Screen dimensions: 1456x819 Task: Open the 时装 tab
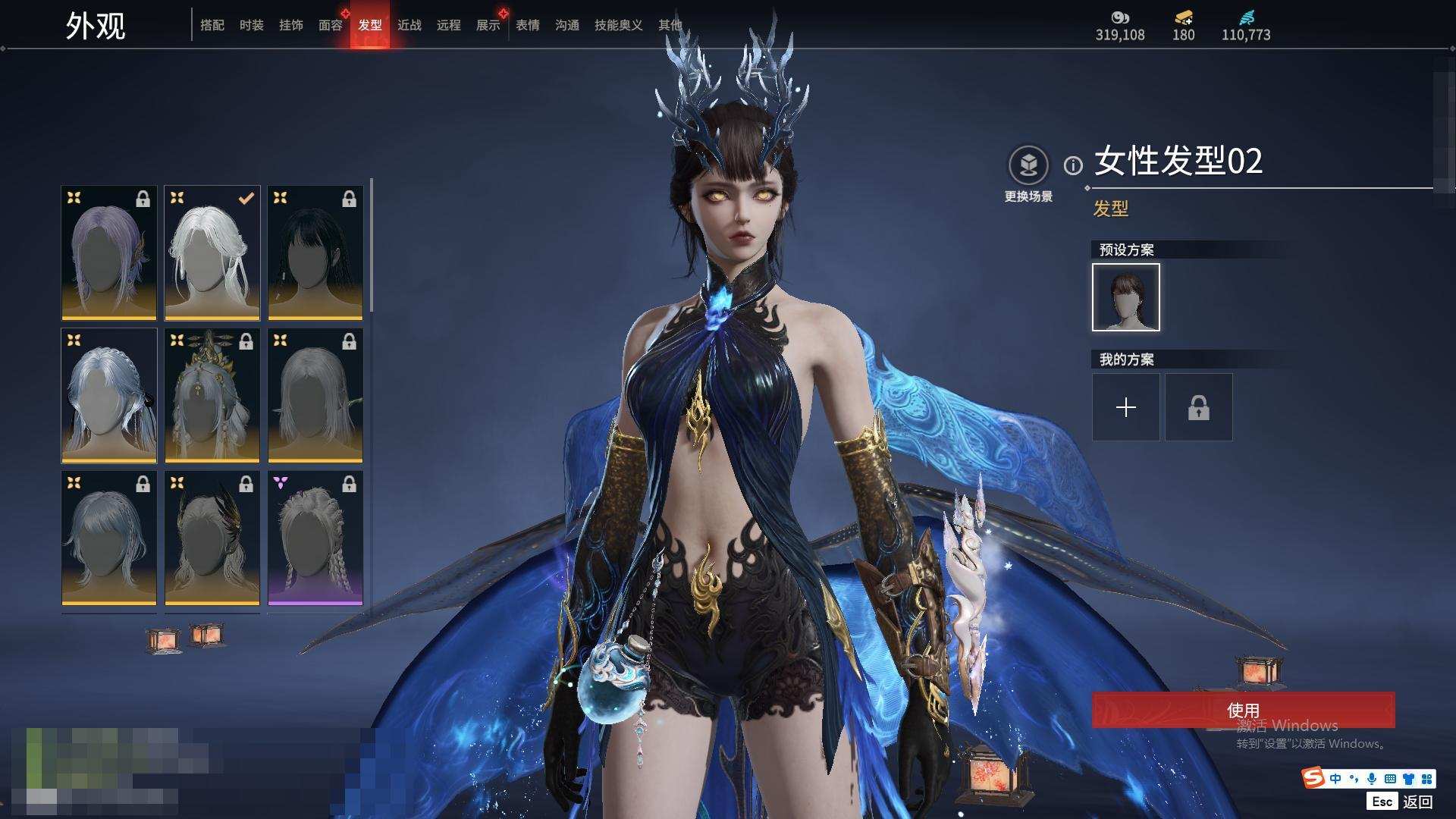point(251,25)
